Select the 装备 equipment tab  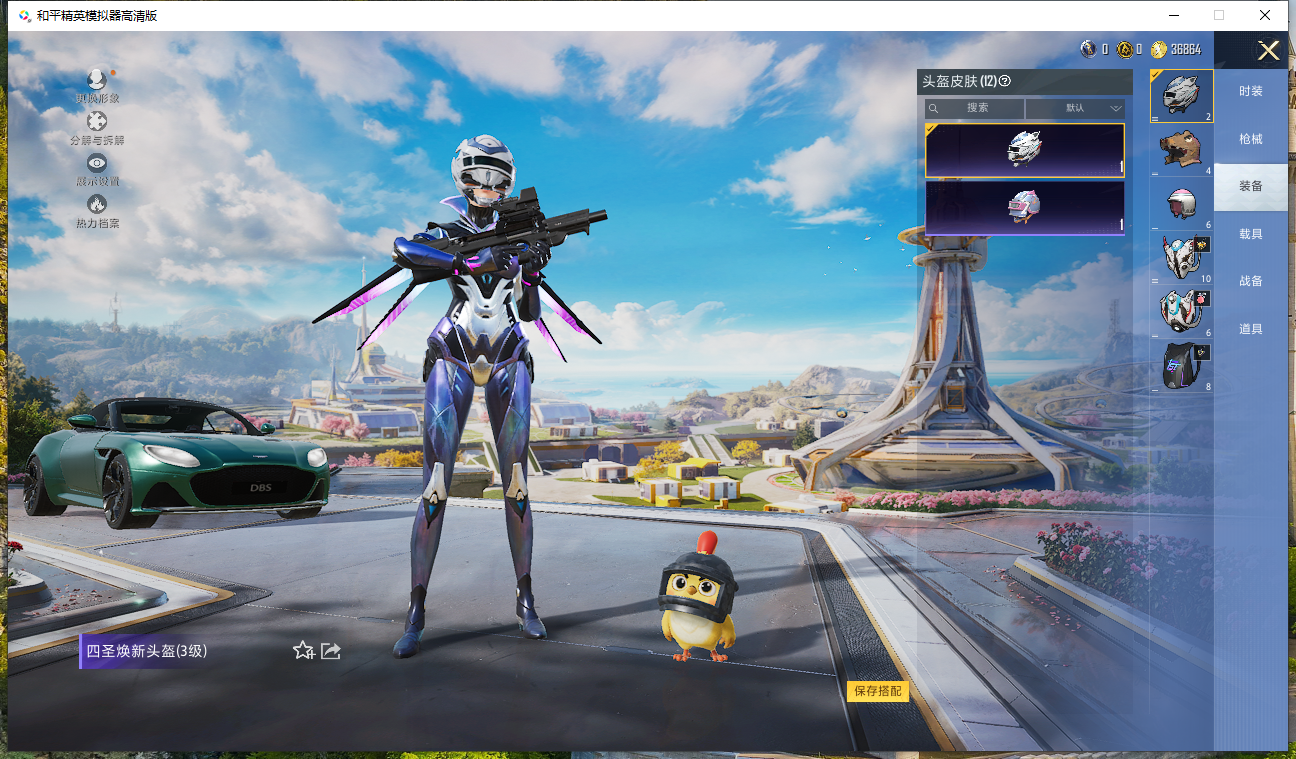1250,186
